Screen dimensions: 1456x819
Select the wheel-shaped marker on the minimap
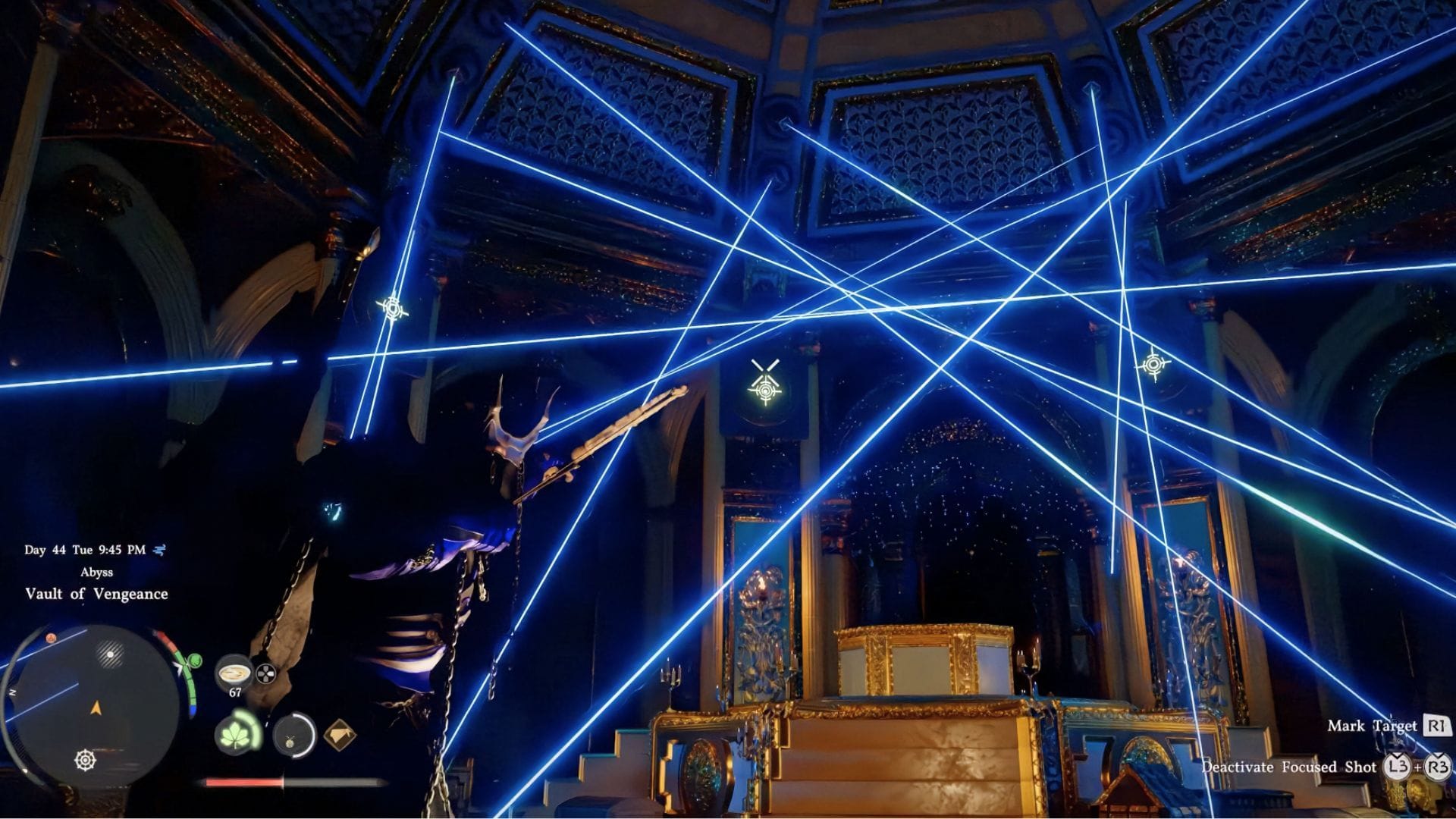pyautogui.click(x=86, y=759)
